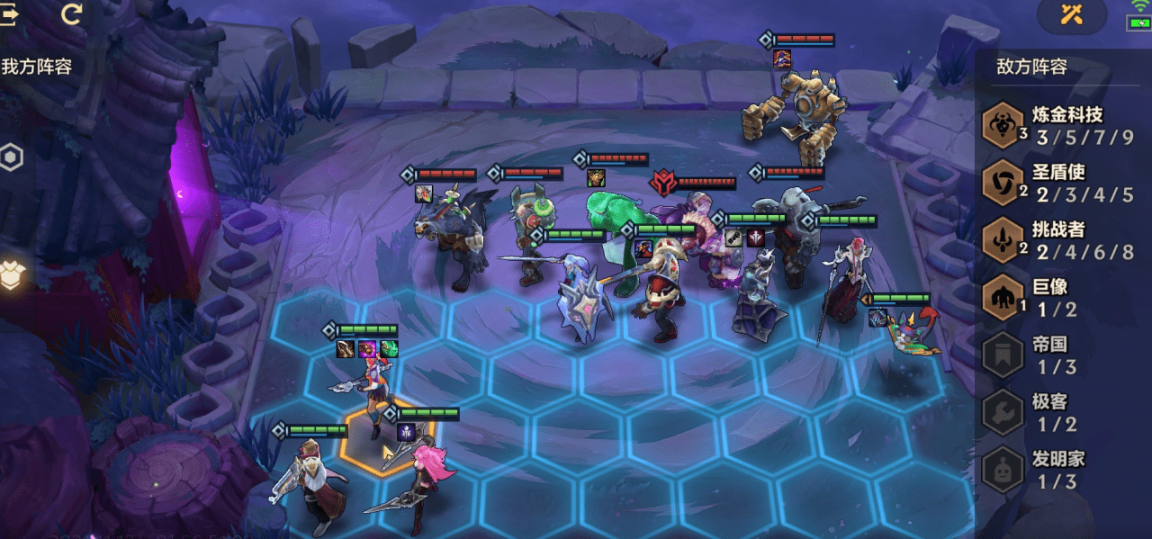Show the 发明家 trait details
The image size is (1152, 539).
click(x=1060, y=470)
